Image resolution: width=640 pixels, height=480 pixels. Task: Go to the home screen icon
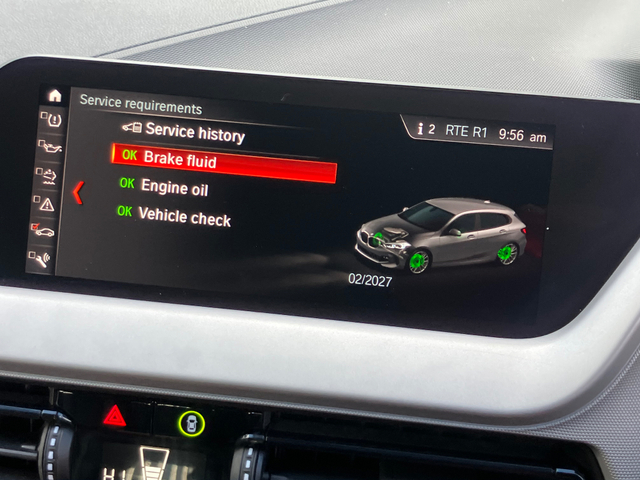54,96
